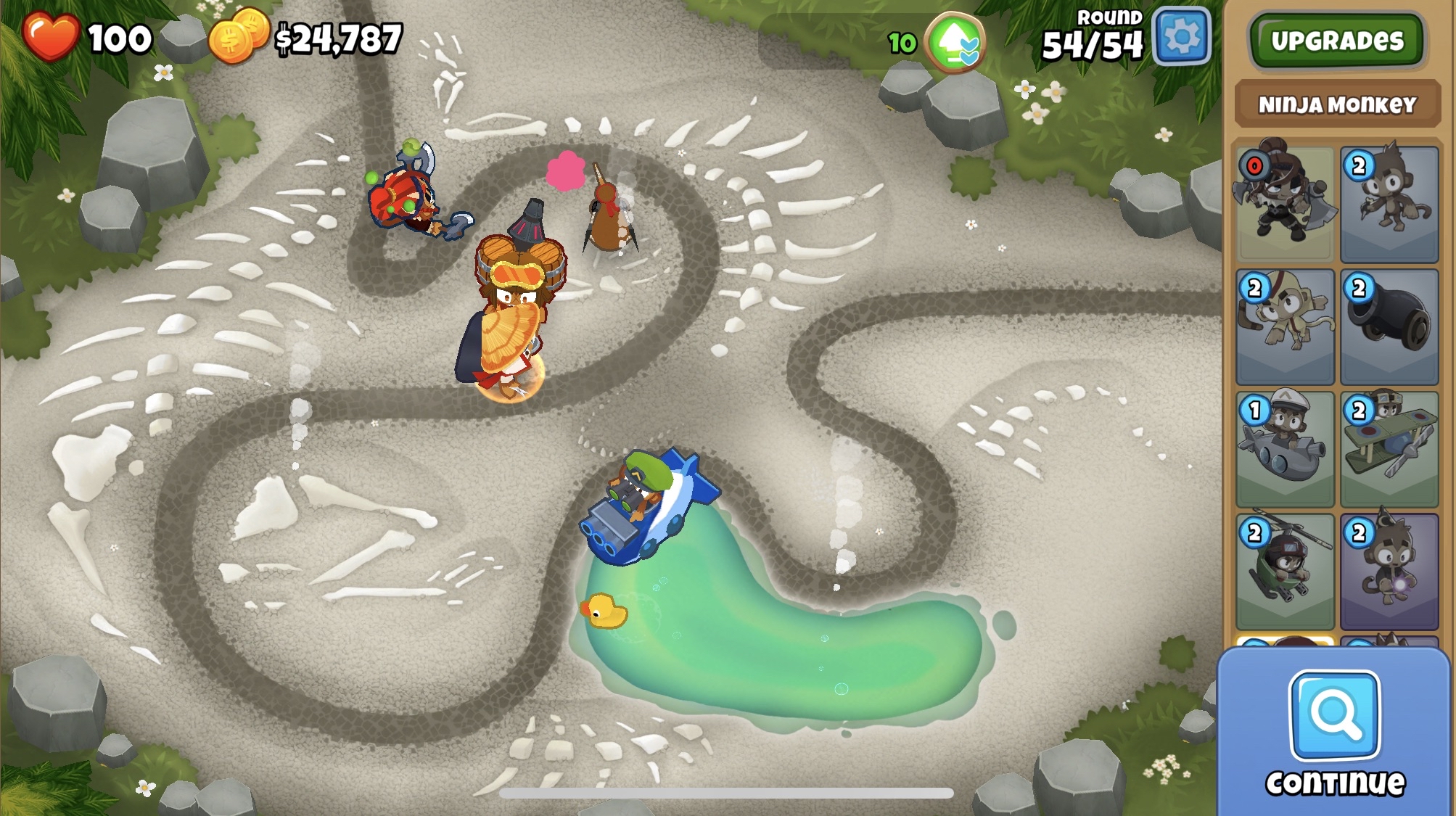The height and width of the screenshot is (816, 1456).
Task: Pick the Bomb Shooter cannon
Action: (x=1389, y=326)
